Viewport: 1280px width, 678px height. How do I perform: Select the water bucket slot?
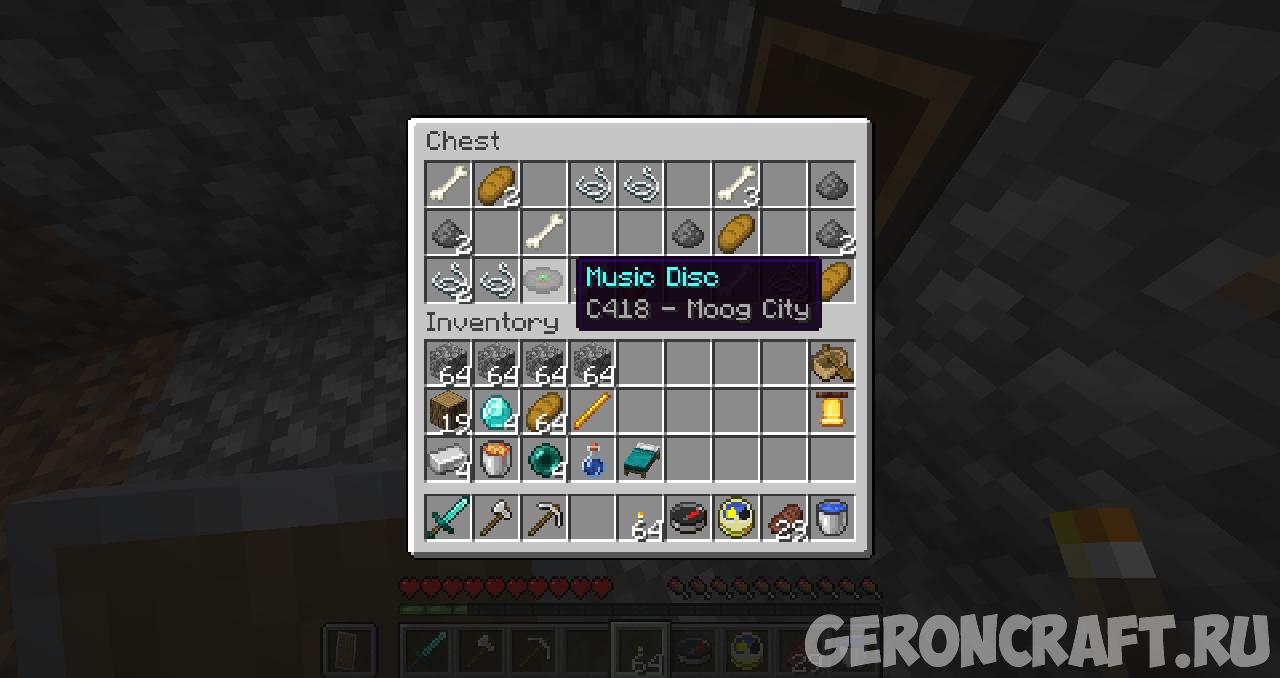click(832, 518)
